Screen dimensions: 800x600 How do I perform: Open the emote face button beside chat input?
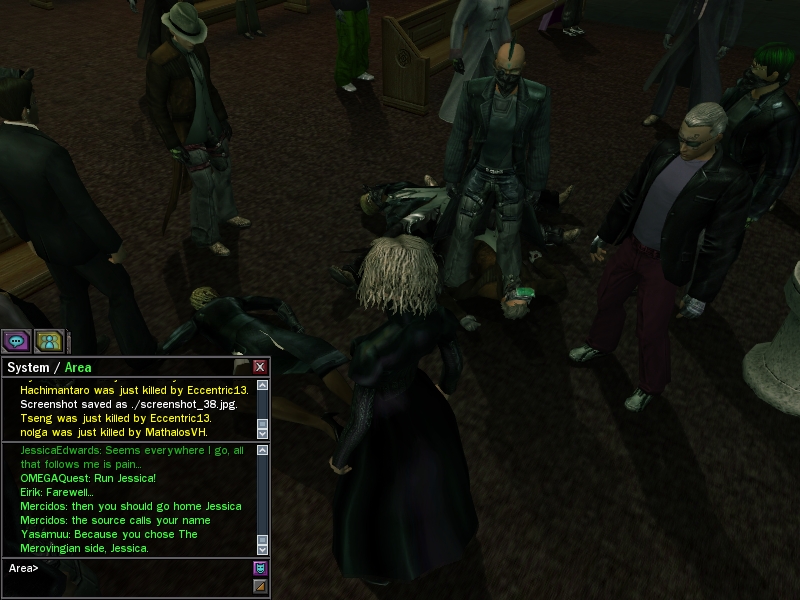[260, 568]
